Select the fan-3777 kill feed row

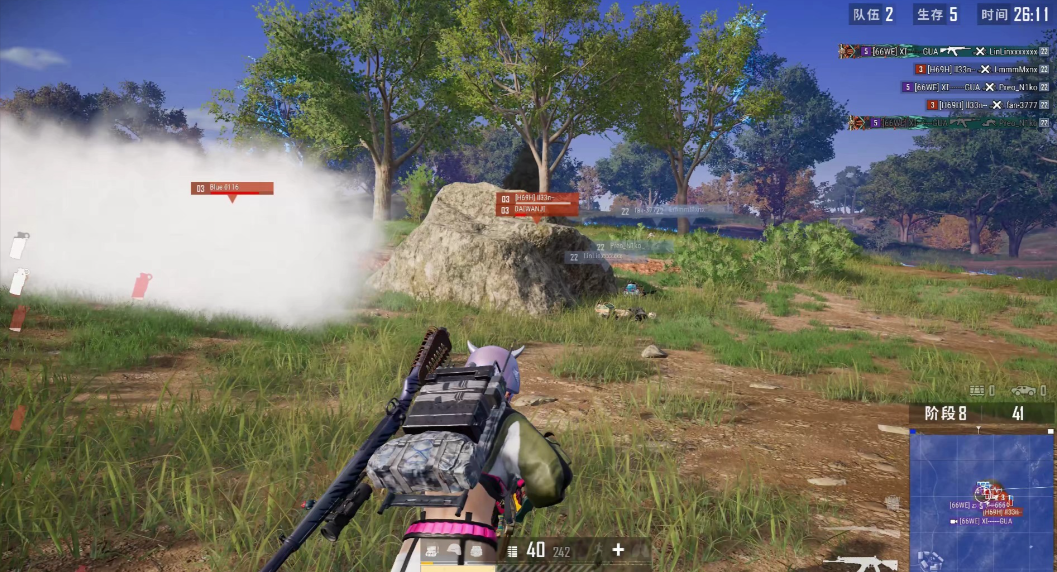tap(988, 105)
